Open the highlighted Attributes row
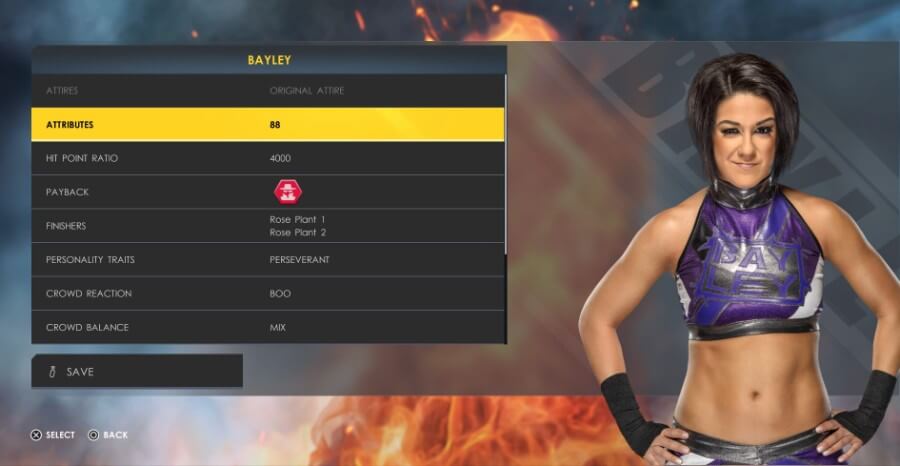 [x=268, y=125]
